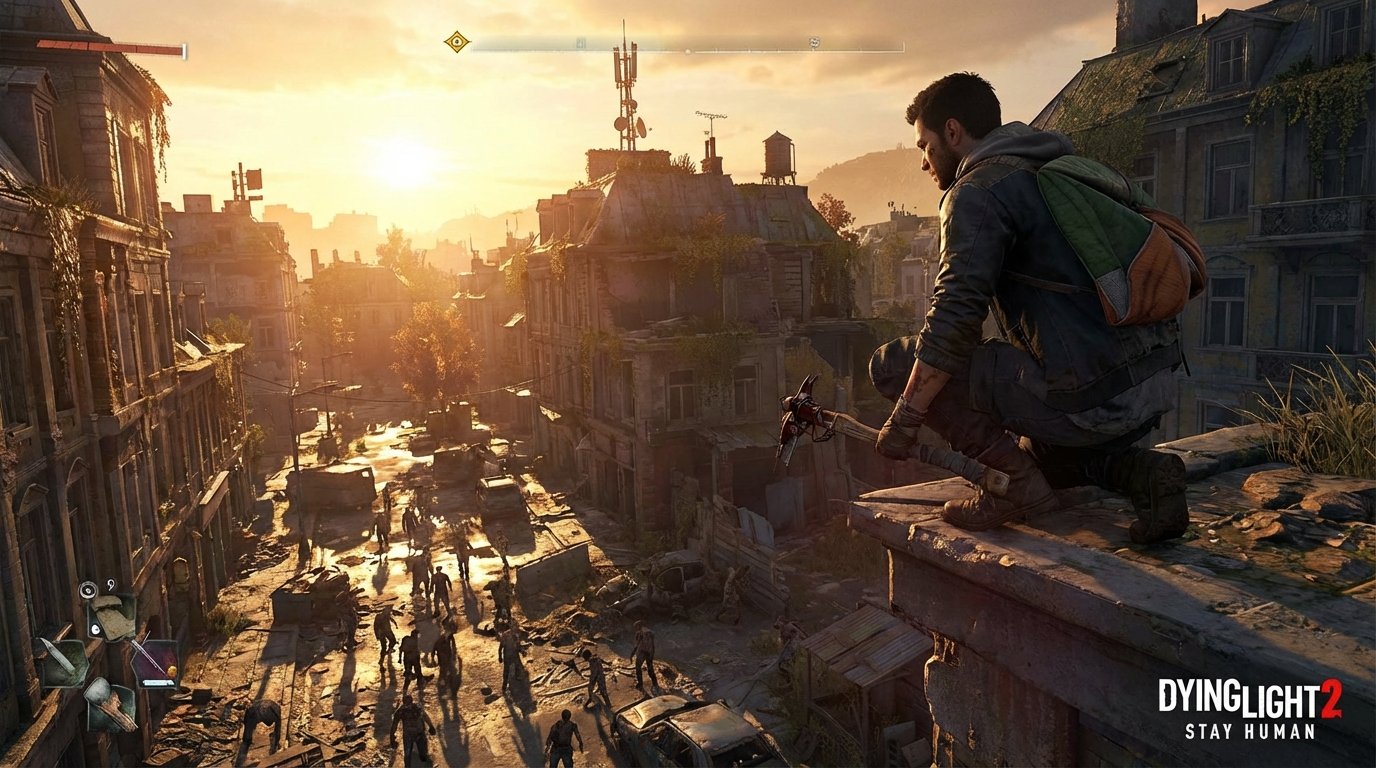Click the bottom weapon slot beneath the helmet item
Screen dimensions: 1376x768
coord(120,723)
